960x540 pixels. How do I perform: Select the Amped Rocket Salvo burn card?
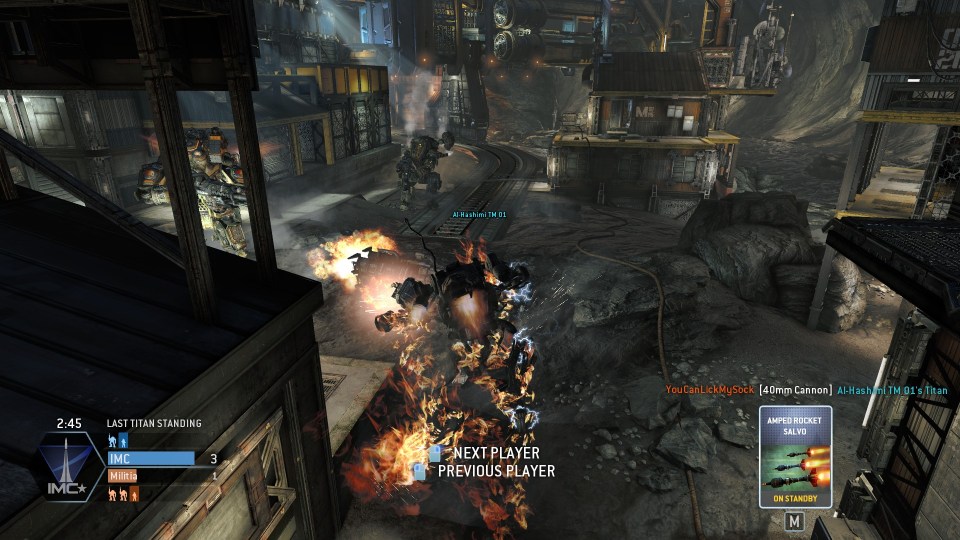[795, 457]
